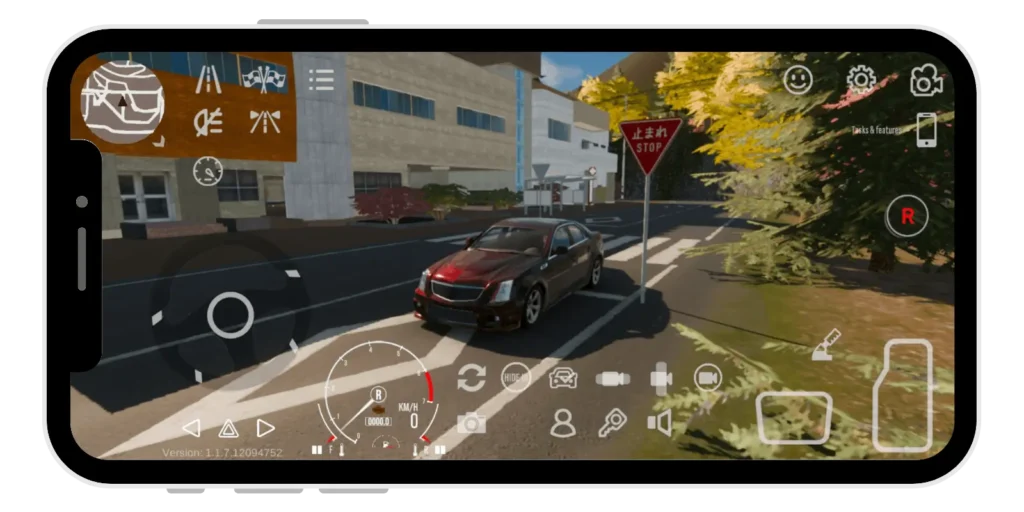Activate the right turn signal arrow

[266, 428]
